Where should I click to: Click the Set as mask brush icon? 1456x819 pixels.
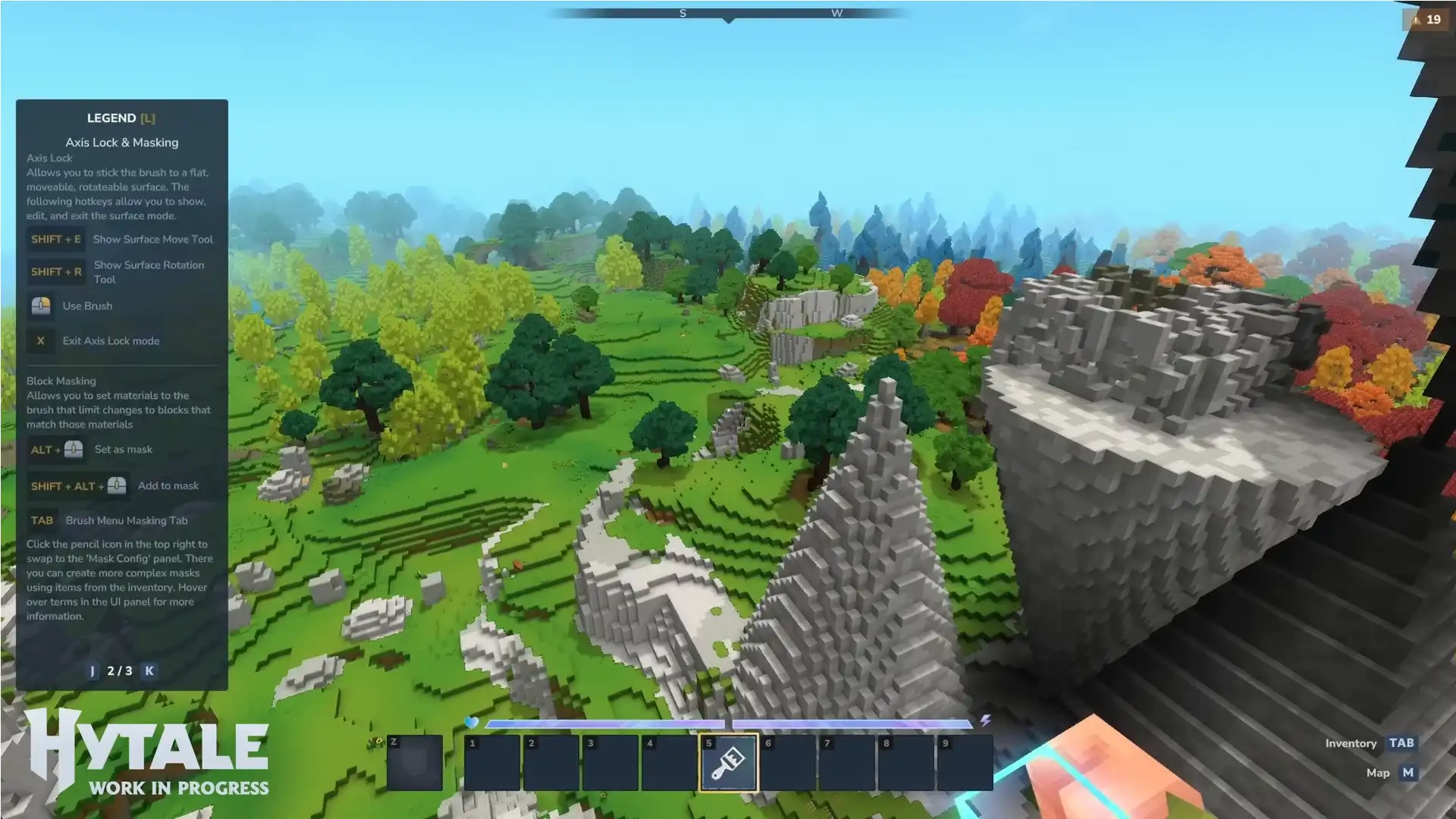[72, 449]
